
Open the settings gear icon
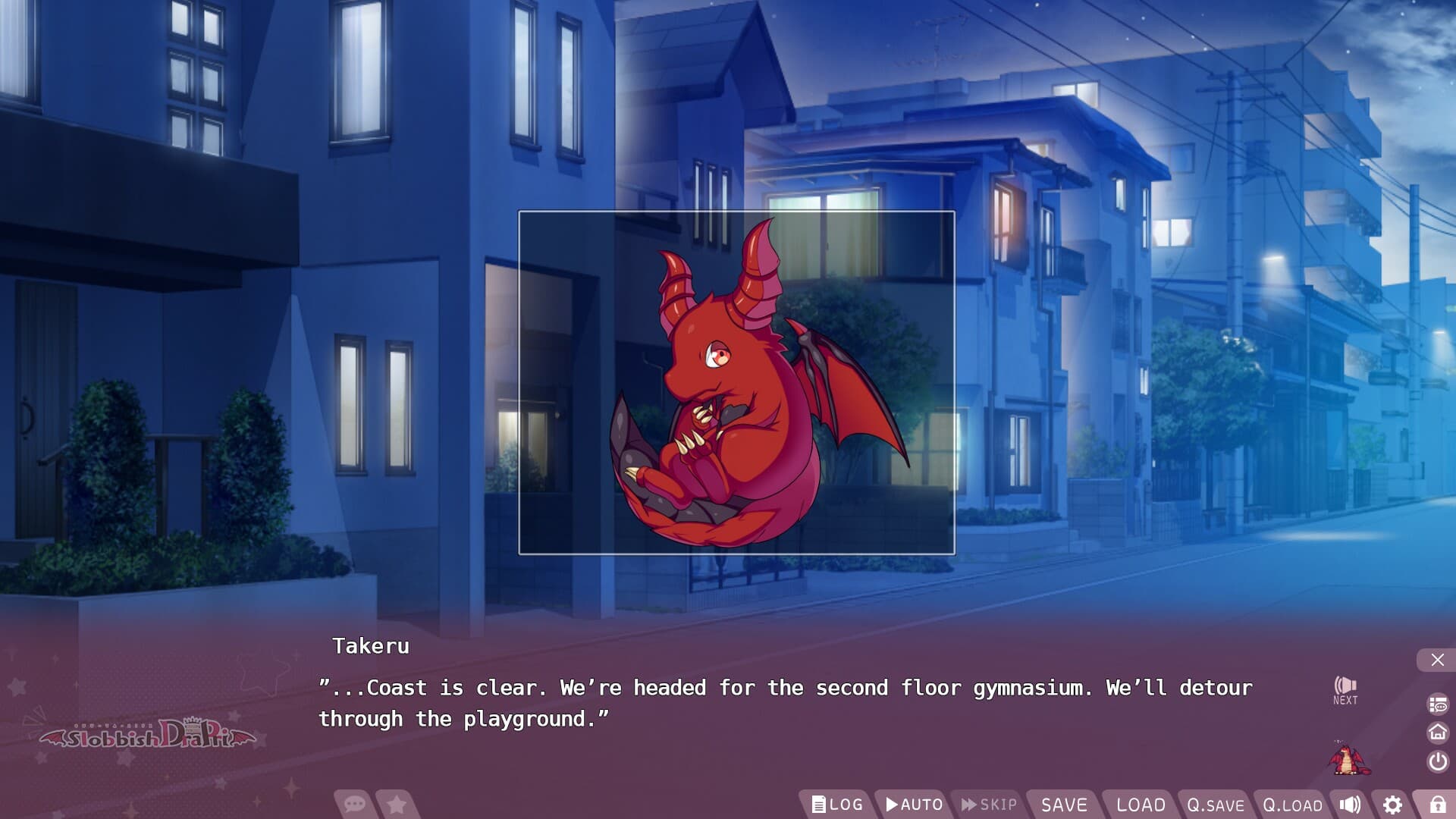click(1392, 805)
